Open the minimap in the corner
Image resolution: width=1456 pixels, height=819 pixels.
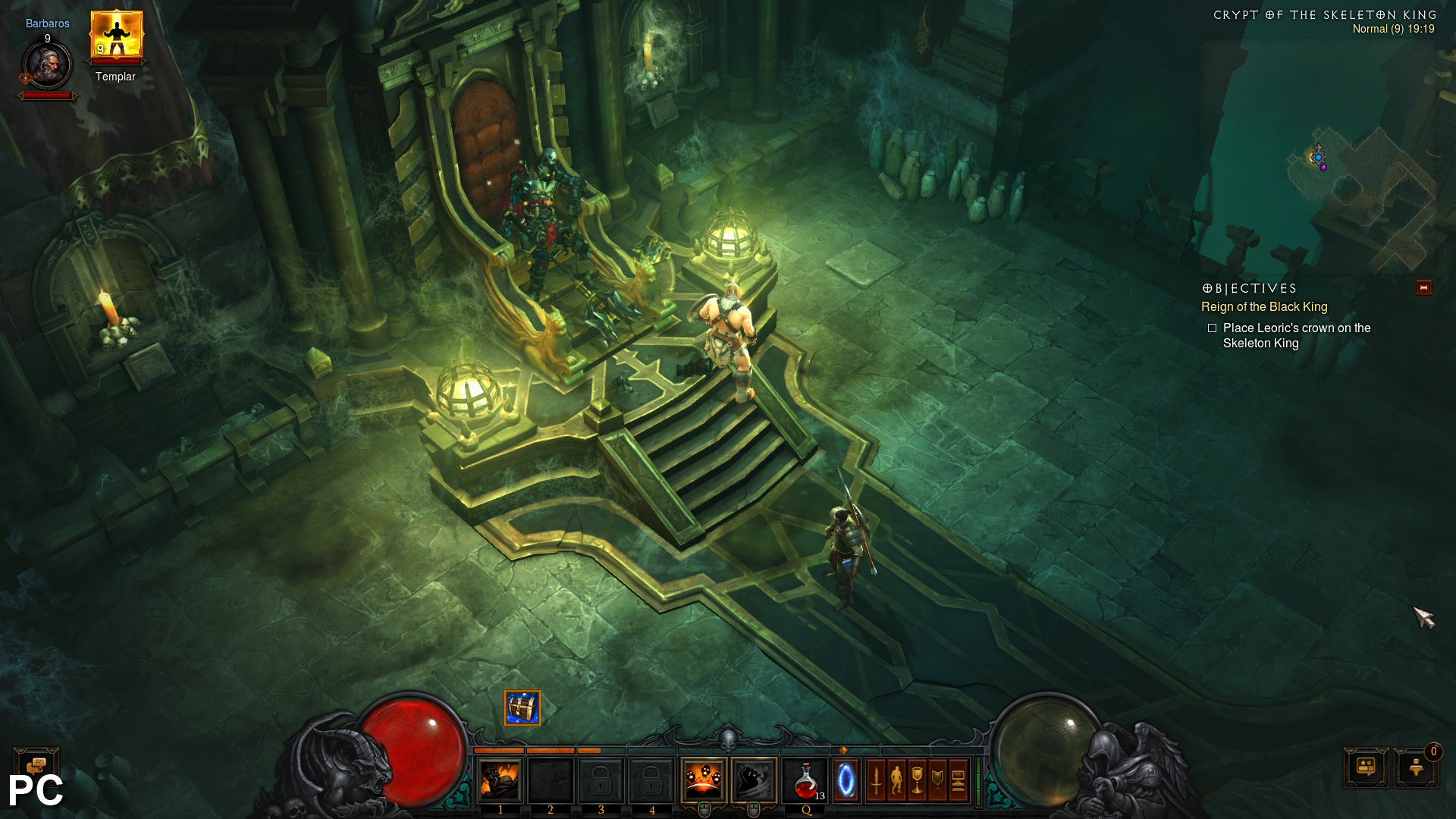point(1357,190)
